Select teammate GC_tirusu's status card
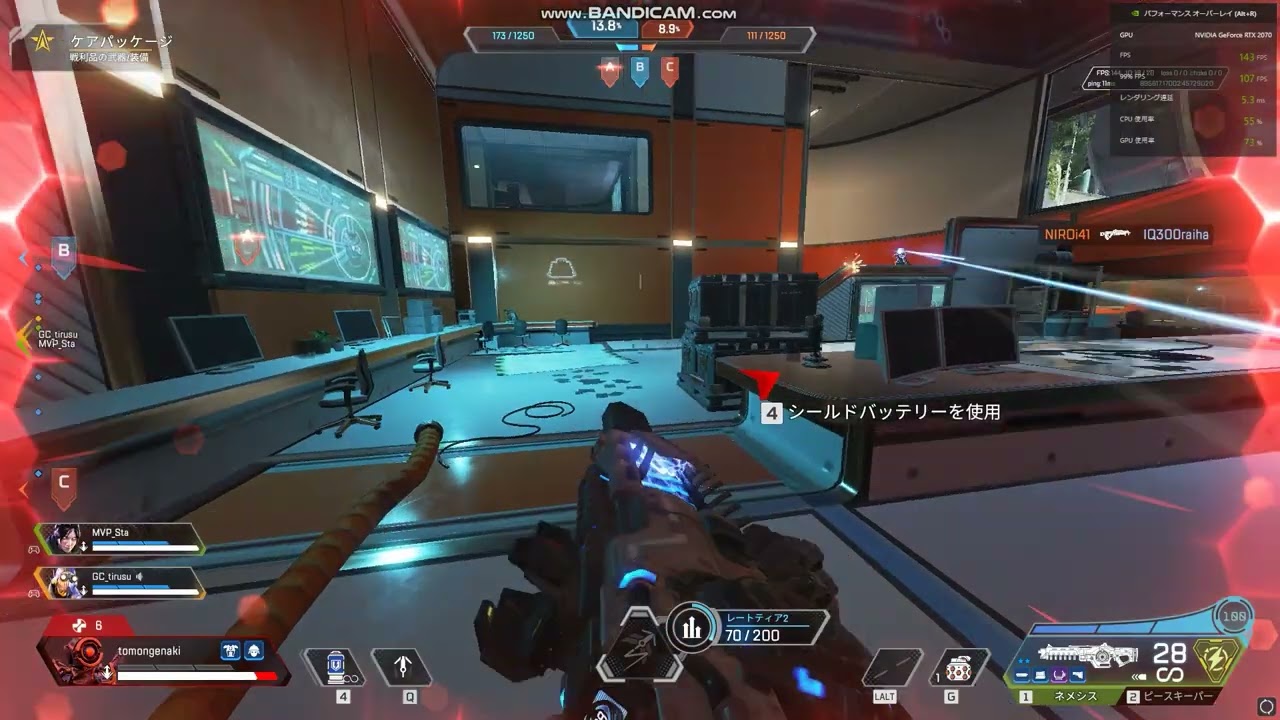This screenshot has width=1280, height=720. pyautogui.click(x=120, y=582)
